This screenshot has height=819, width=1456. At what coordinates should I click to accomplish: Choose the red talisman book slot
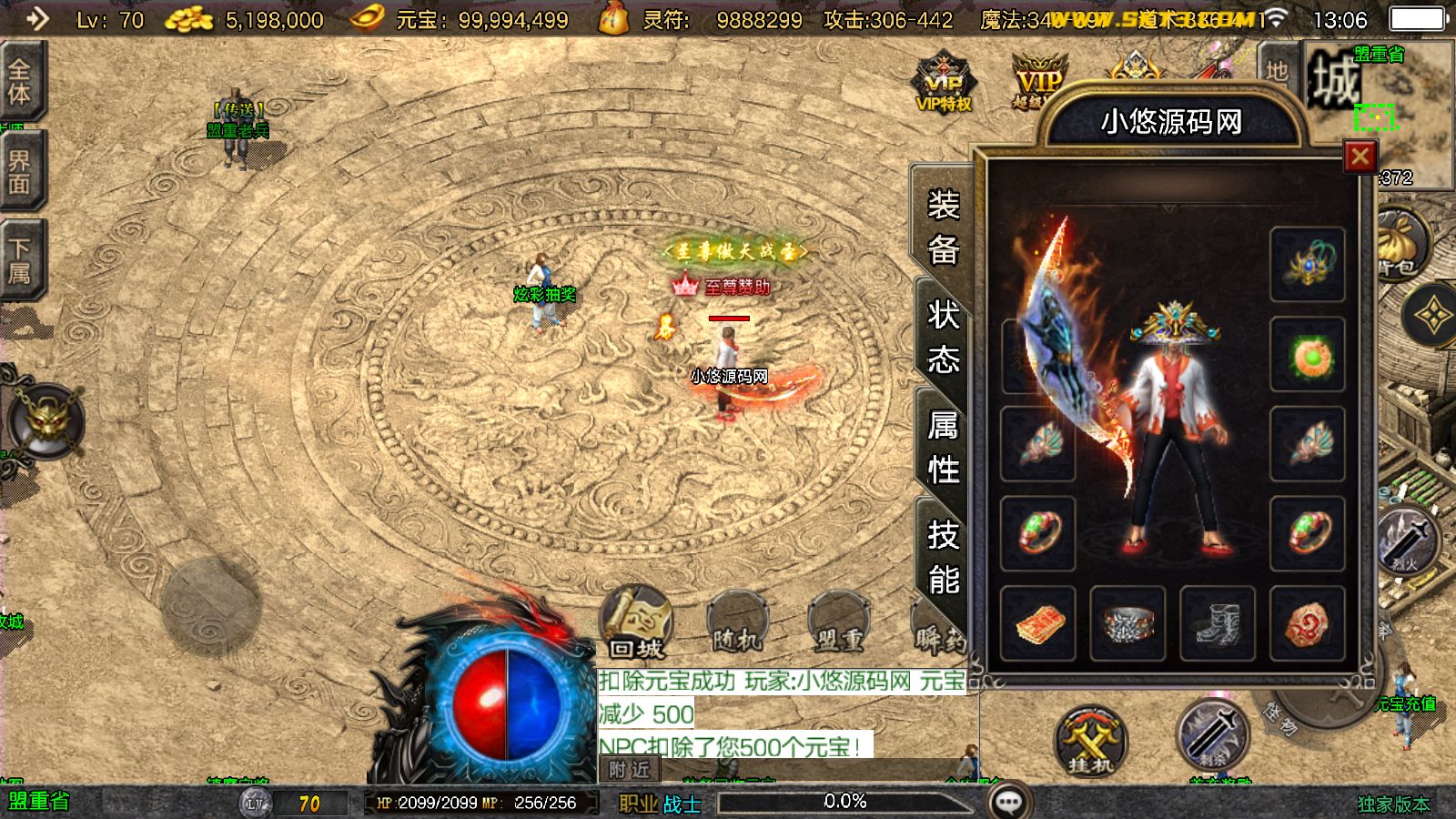pos(1038,623)
